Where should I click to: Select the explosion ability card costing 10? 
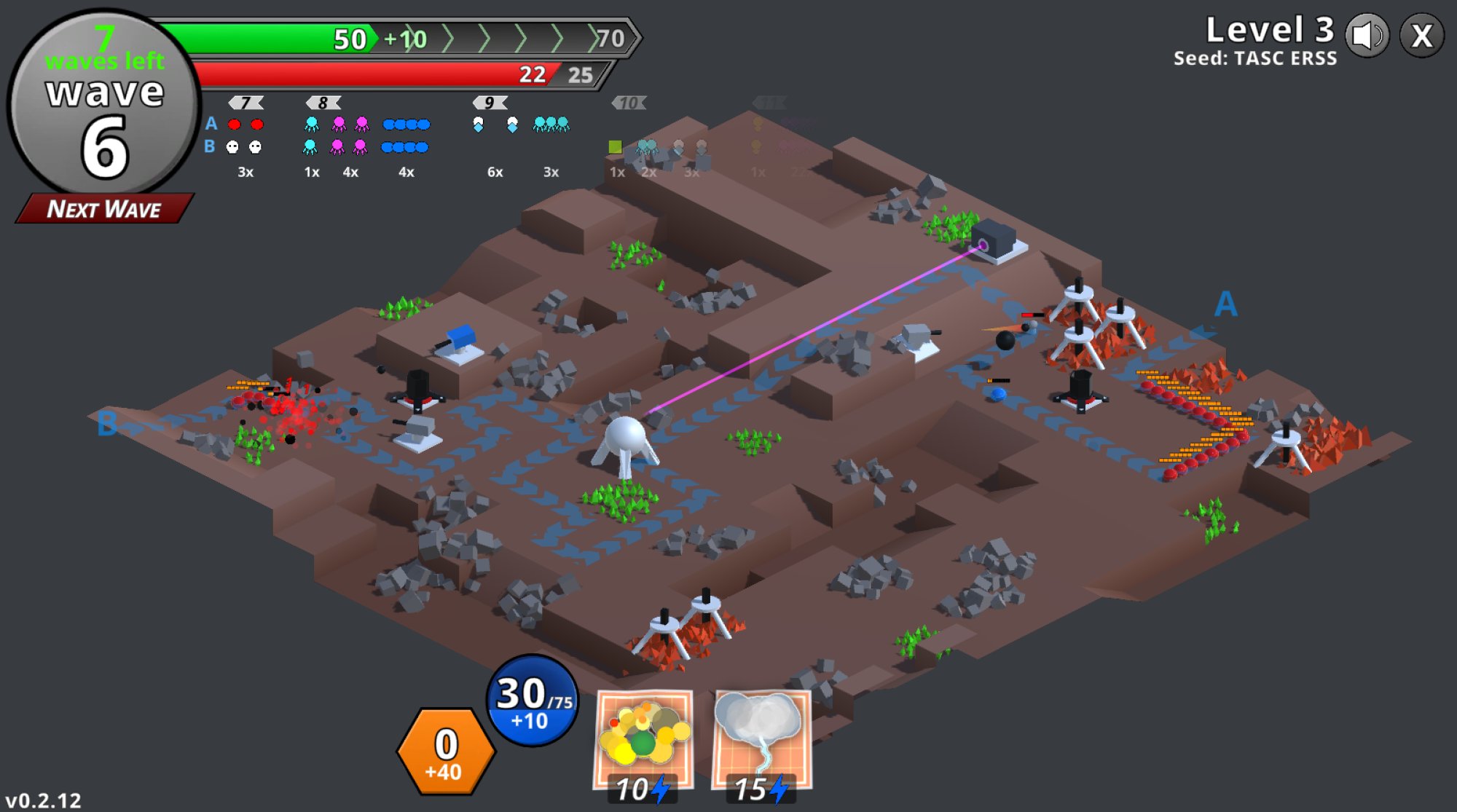[x=643, y=741]
